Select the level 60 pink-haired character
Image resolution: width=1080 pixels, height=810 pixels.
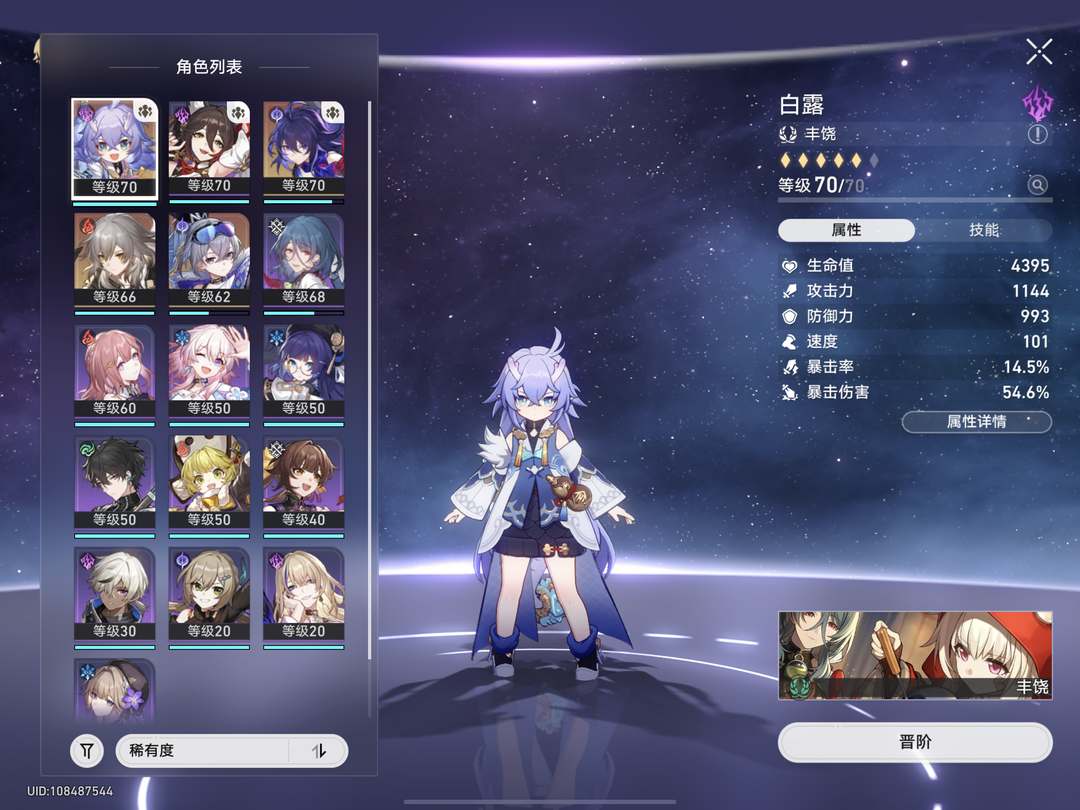tap(115, 371)
